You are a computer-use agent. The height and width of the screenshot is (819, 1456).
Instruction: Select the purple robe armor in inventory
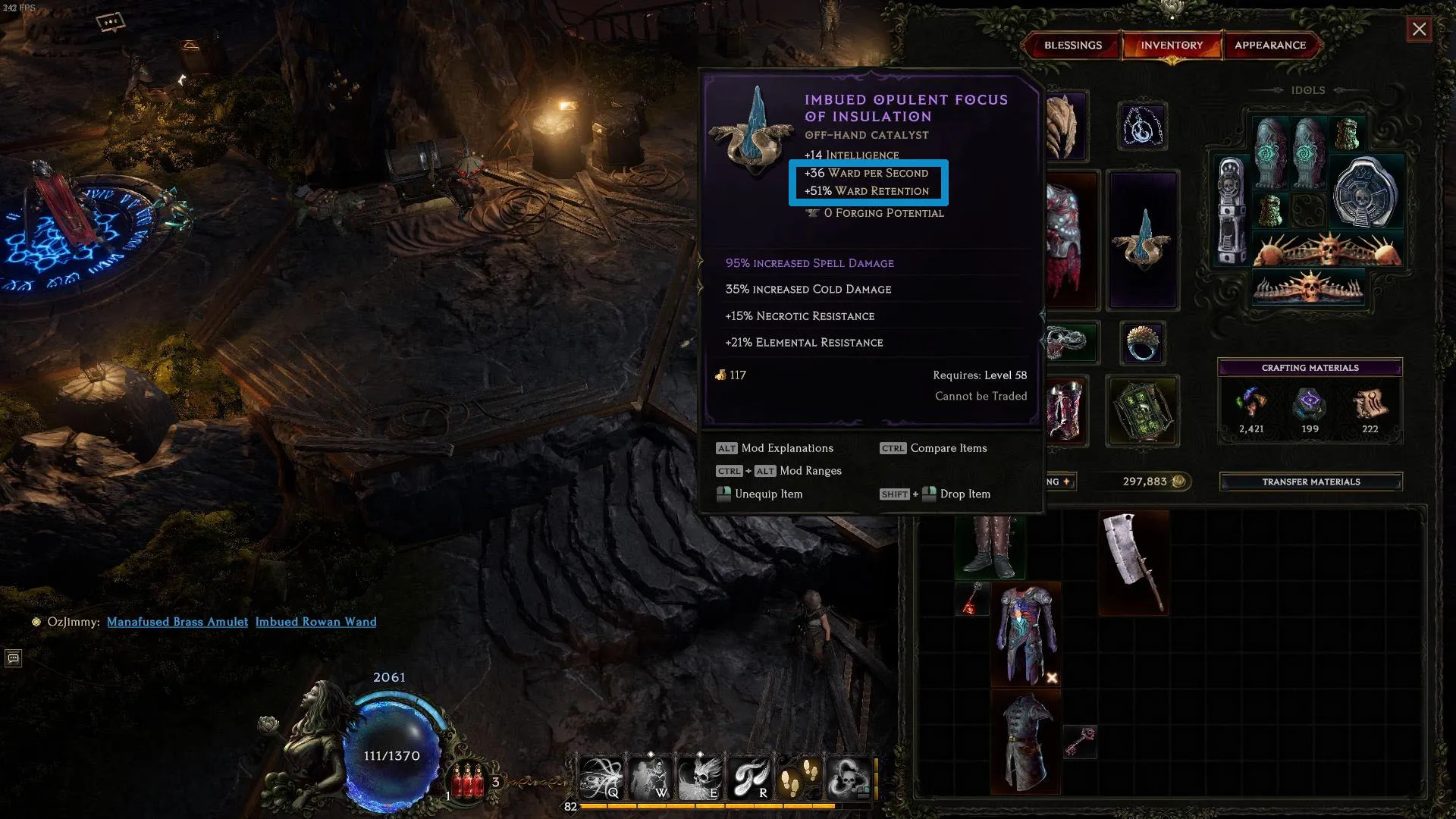click(1025, 634)
